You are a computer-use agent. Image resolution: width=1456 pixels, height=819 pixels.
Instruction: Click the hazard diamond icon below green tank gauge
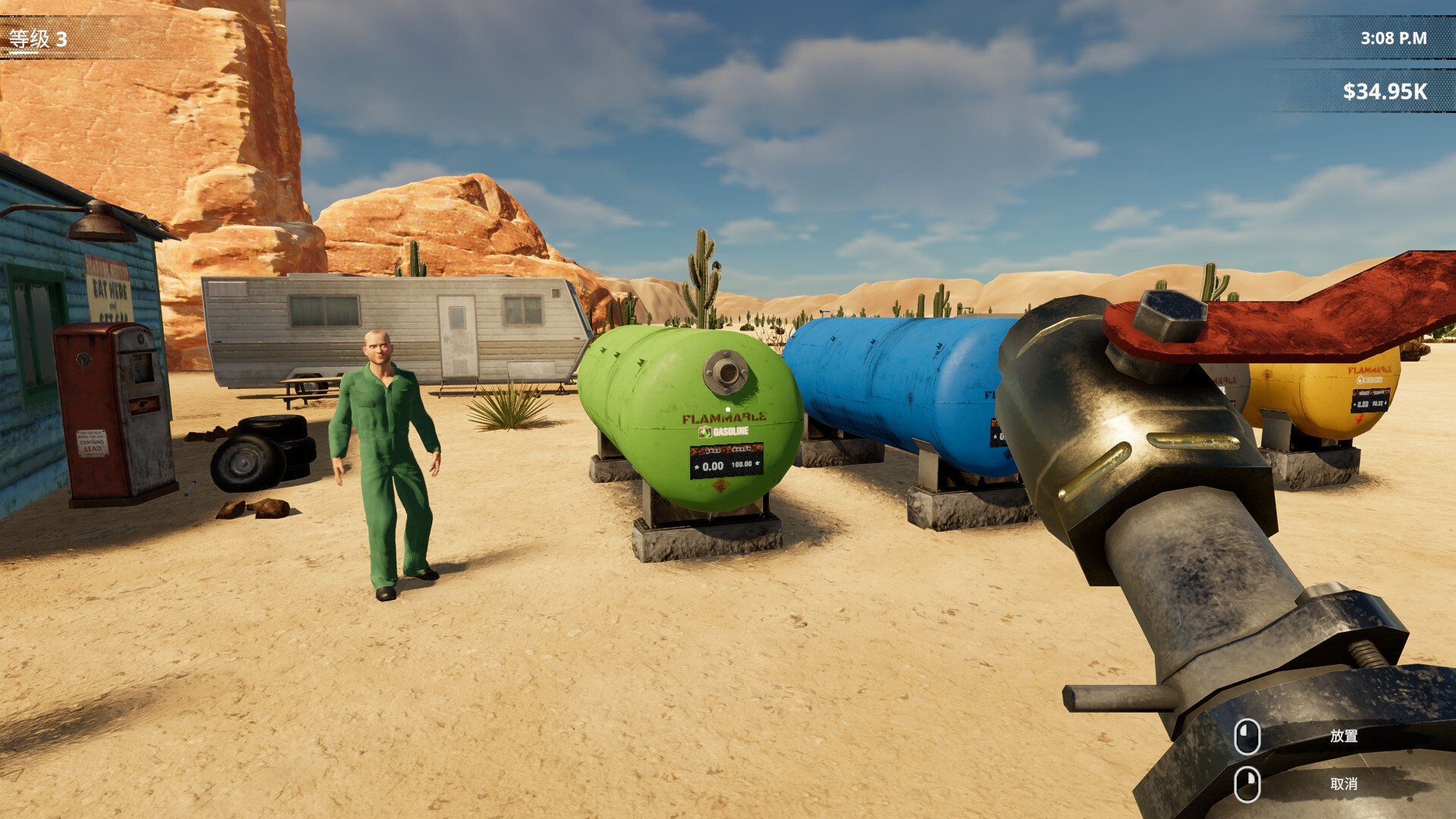pos(720,484)
